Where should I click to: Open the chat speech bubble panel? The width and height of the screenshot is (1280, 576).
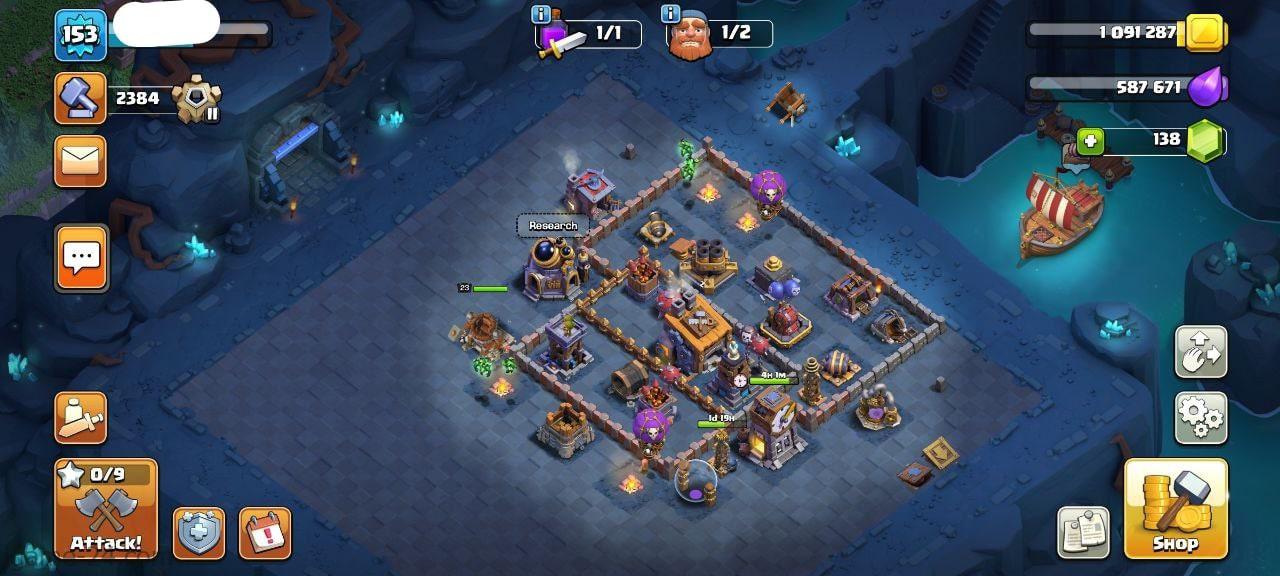coord(81,258)
